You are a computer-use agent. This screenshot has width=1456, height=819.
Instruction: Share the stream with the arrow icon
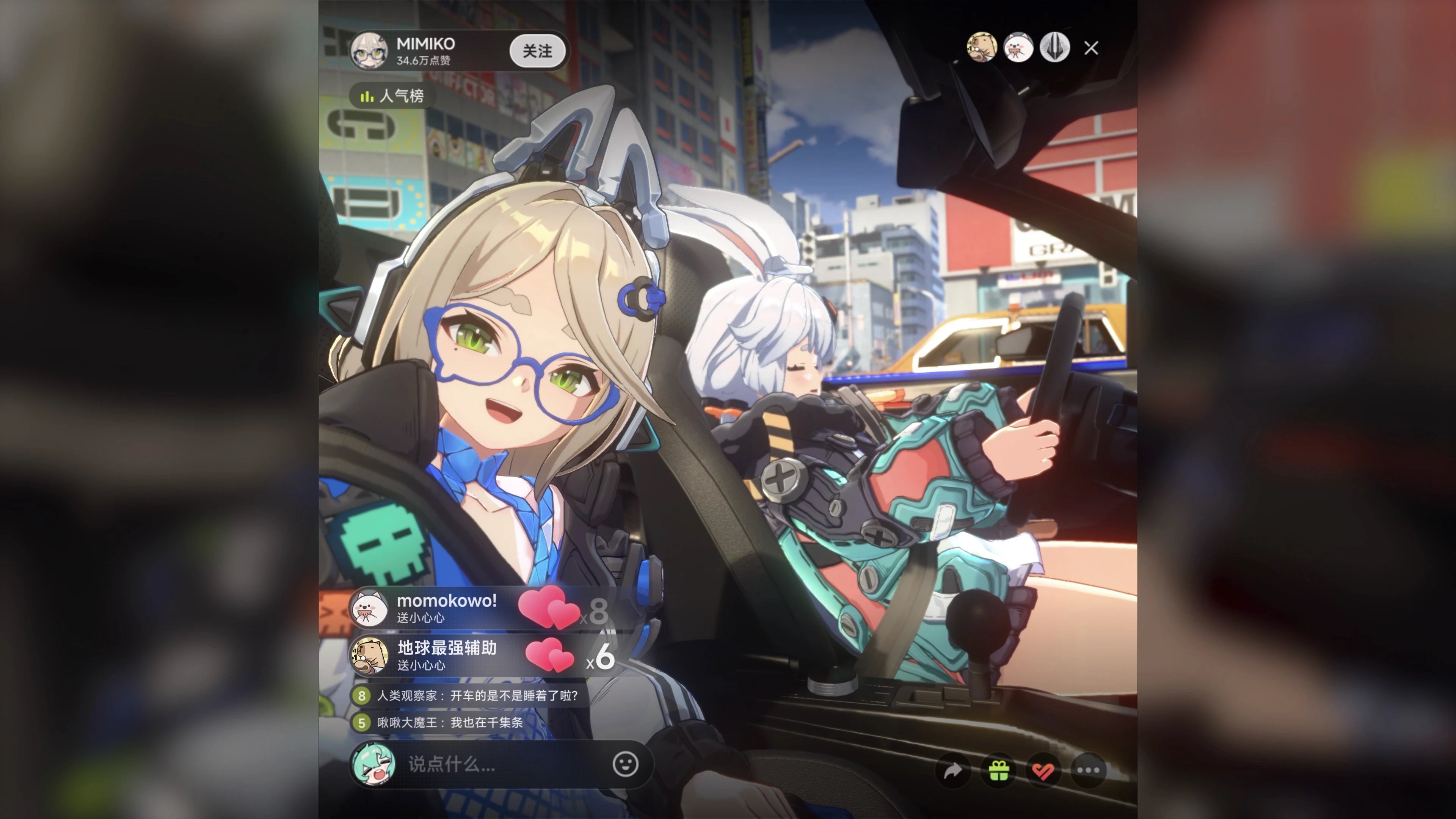click(x=953, y=770)
